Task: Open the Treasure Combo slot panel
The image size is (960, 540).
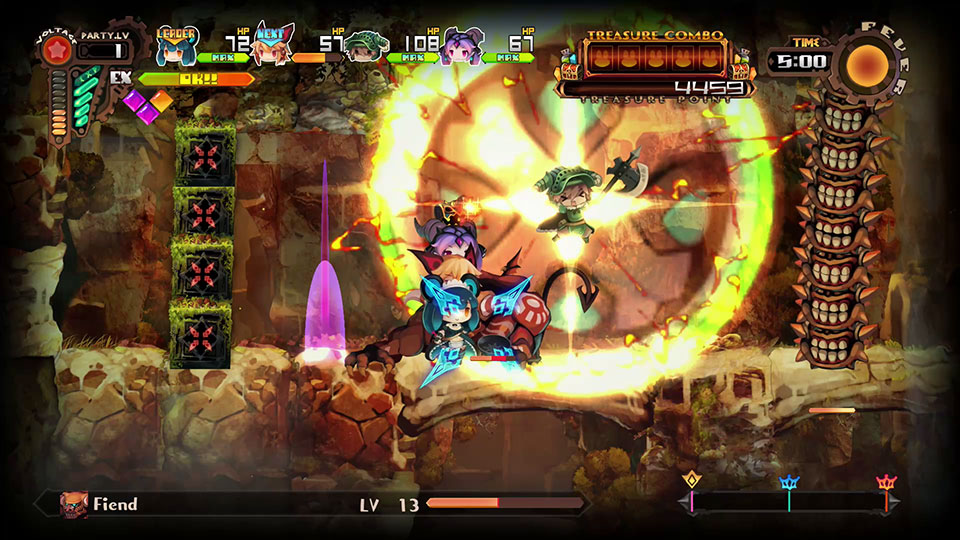Action: point(655,60)
